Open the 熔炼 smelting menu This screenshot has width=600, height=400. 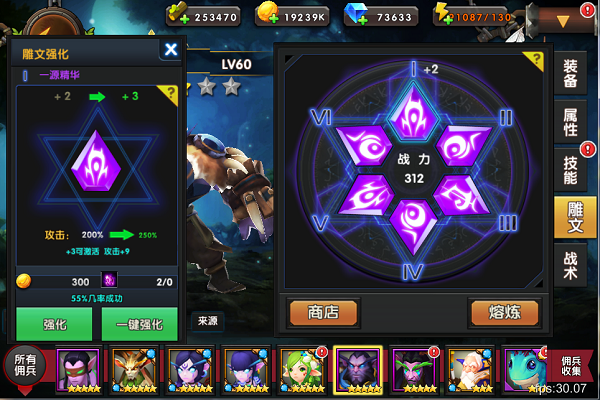[x=504, y=312]
